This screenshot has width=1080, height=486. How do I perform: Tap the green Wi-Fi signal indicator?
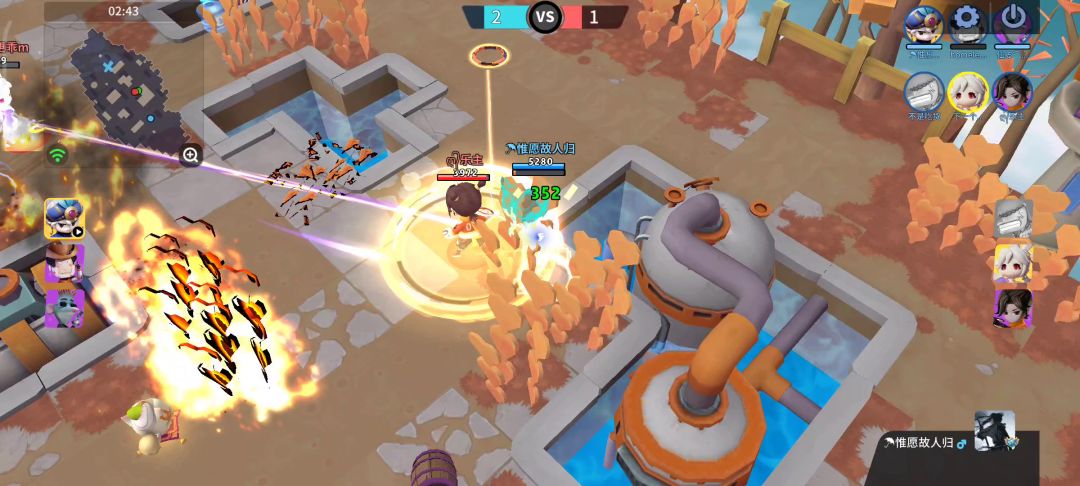[x=57, y=155]
